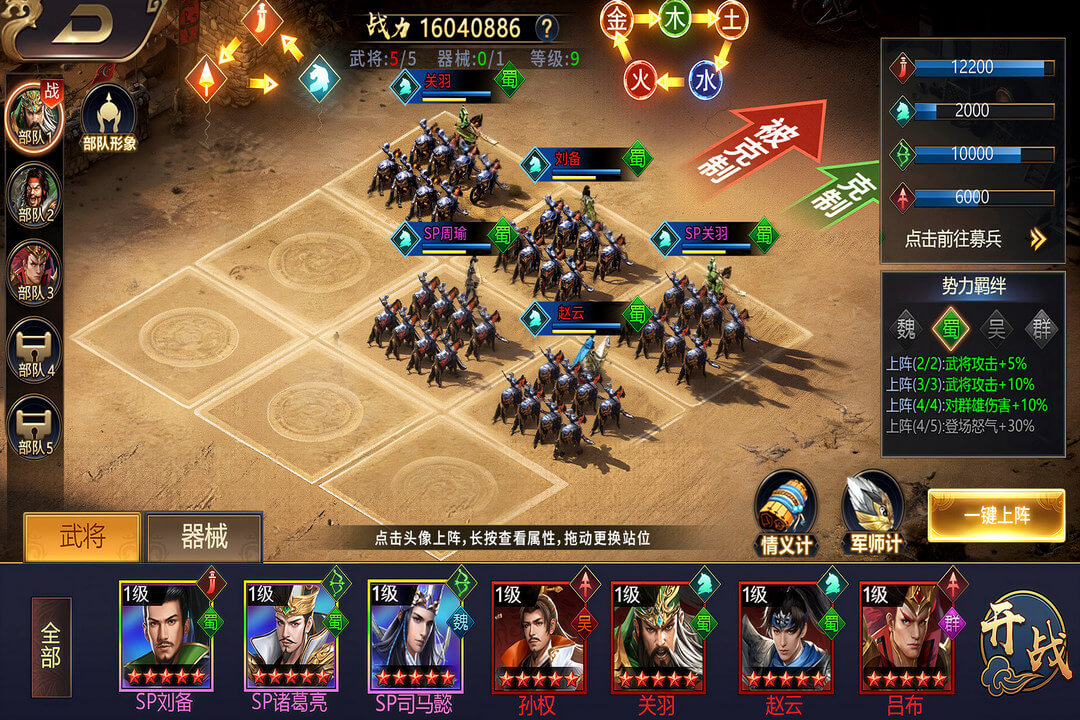The height and width of the screenshot is (720, 1080).
Task: Select the SP刘备 hero card
Action: [166, 636]
